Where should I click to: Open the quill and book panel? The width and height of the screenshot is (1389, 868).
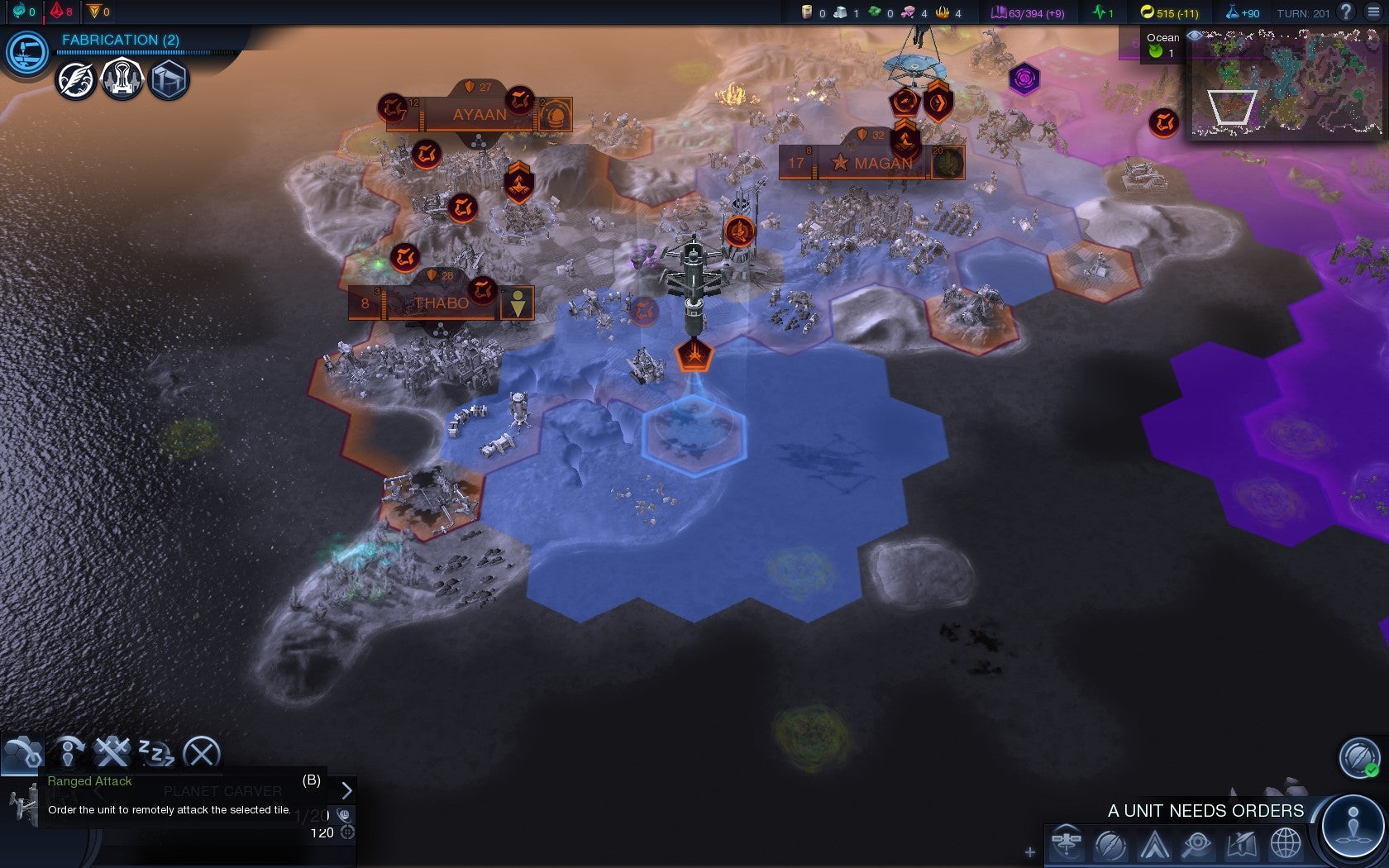click(1242, 844)
